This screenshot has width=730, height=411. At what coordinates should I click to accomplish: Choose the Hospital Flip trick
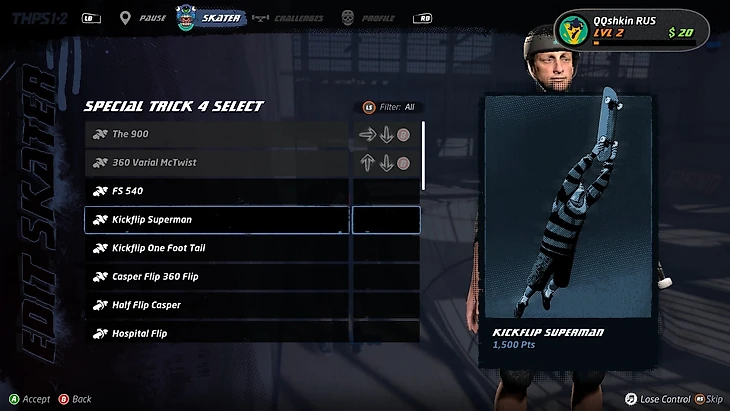[x=216, y=333]
